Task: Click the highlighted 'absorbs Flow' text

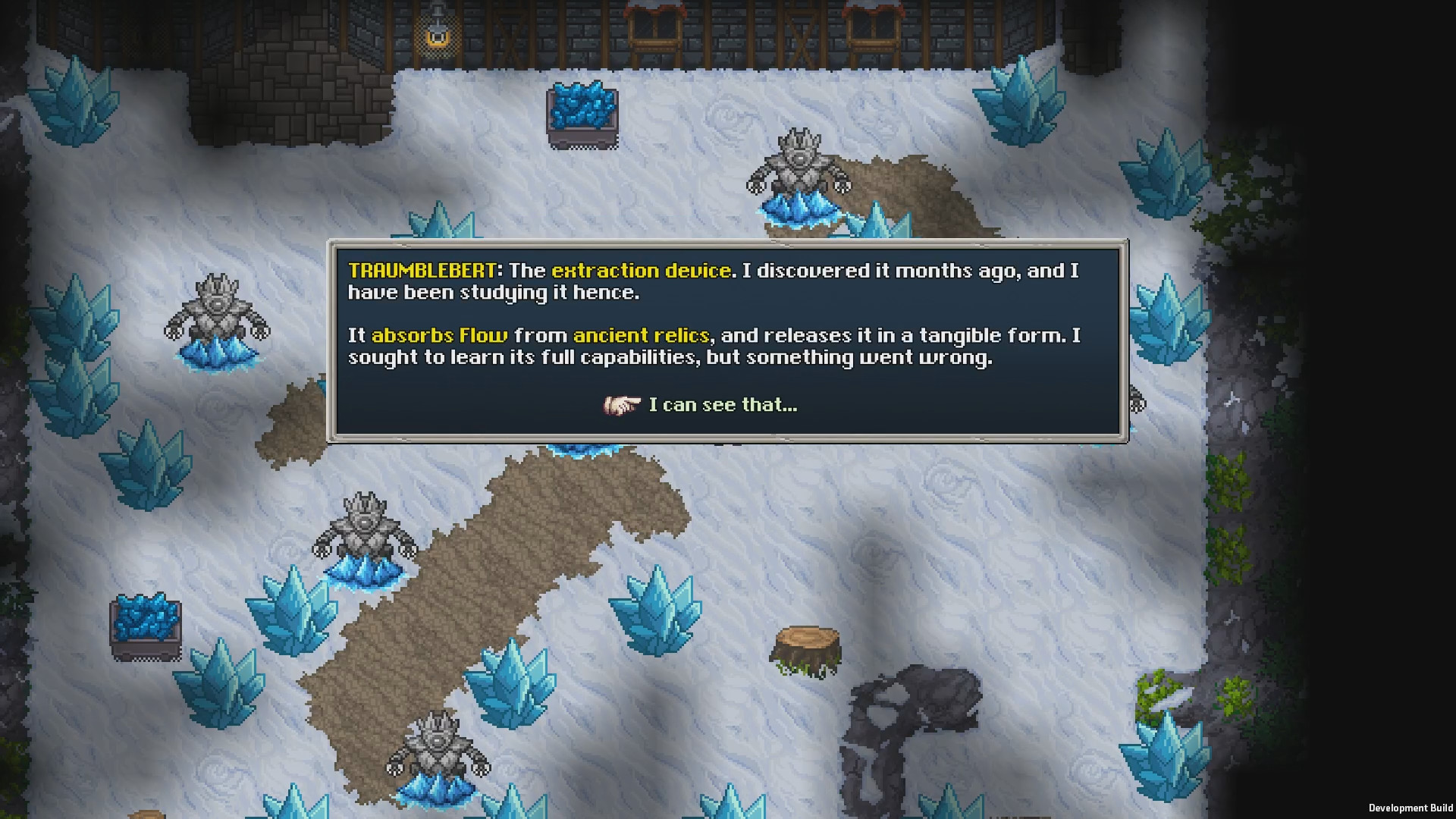Action: click(x=438, y=334)
